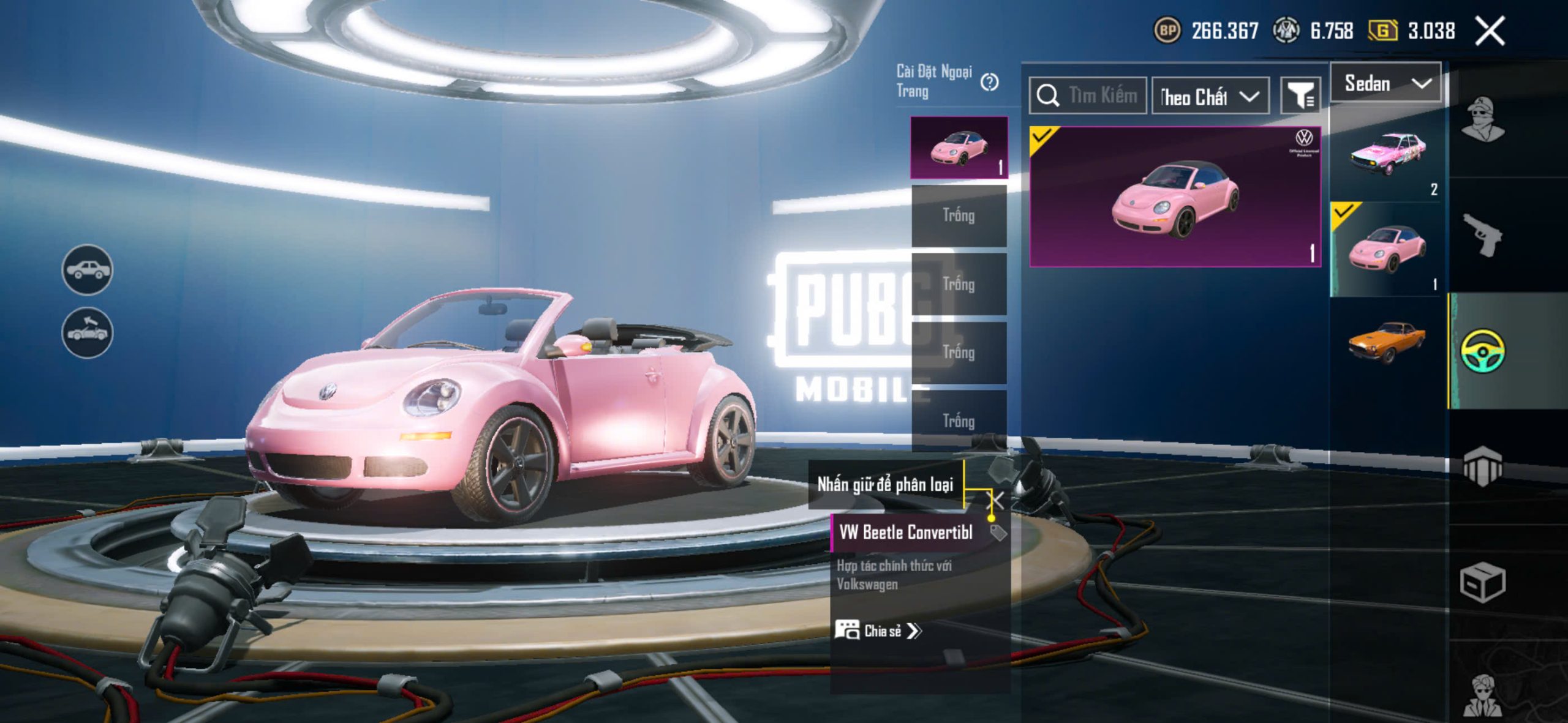Switch to the pistol weapons tab

(x=1482, y=234)
